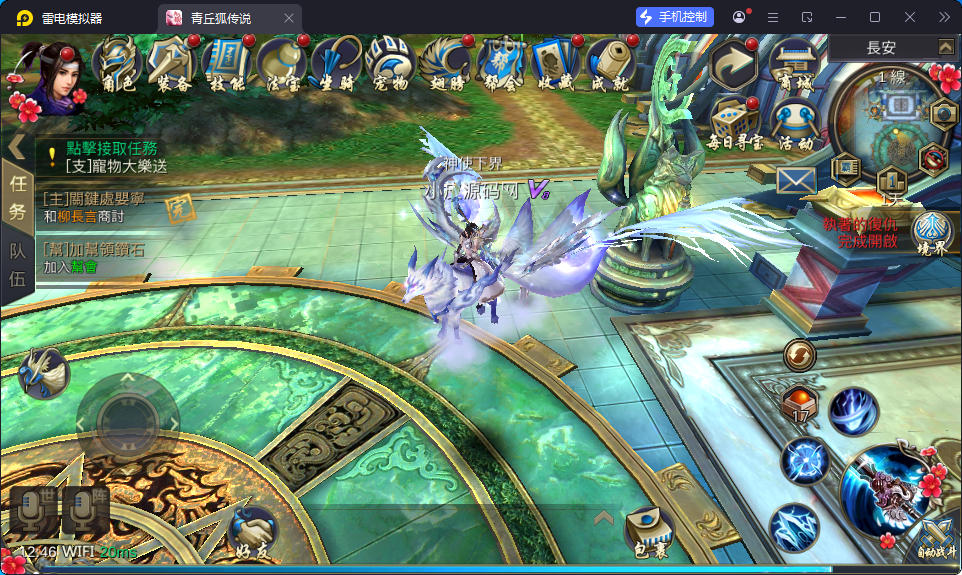Close the 青丘狐传说 emulator tab
The image size is (962, 575).
[289, 18]
